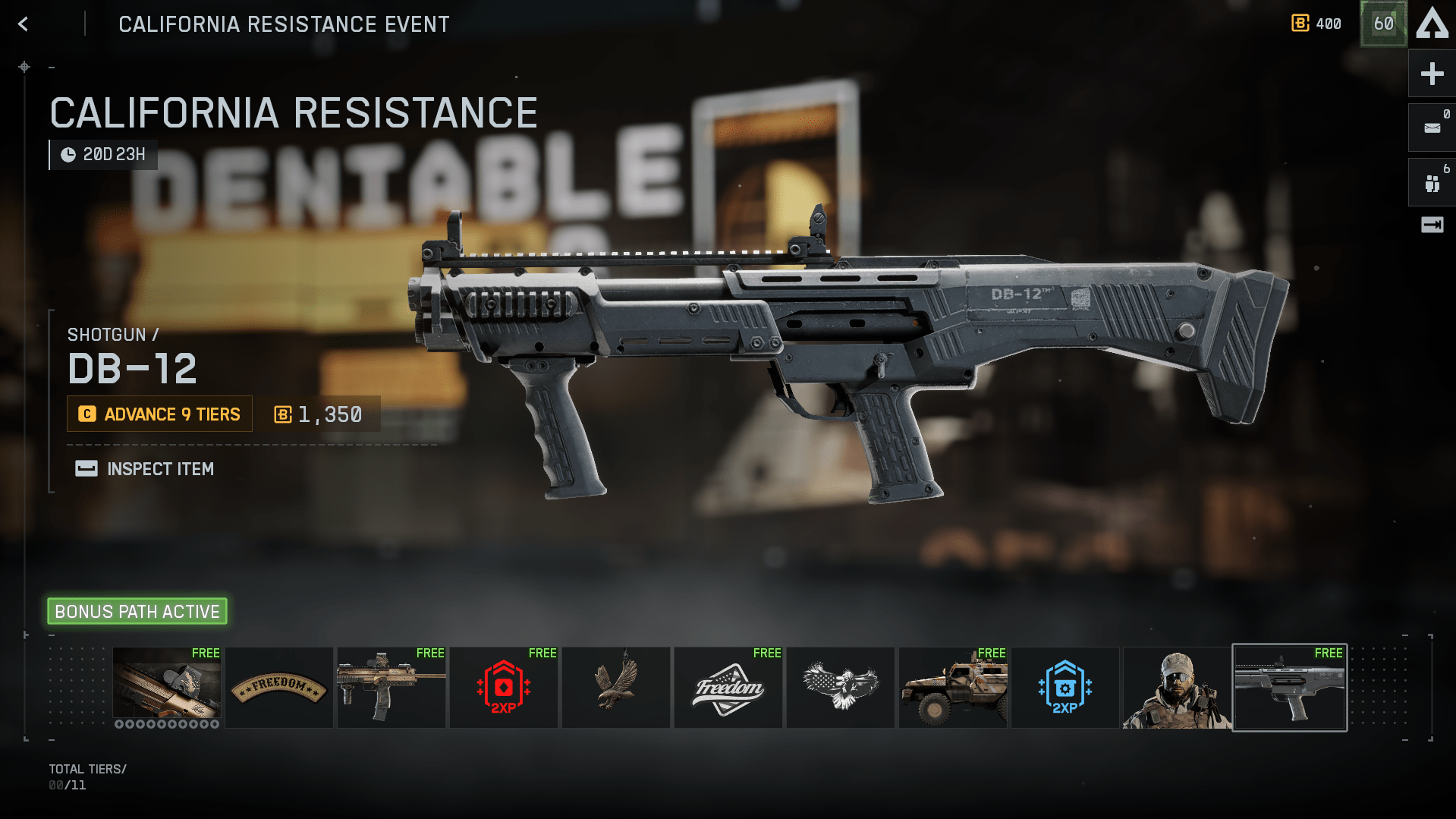Select the soldier skin reward tile
This screenshot has width=1456, height=819.
[x=1177, y=688]
